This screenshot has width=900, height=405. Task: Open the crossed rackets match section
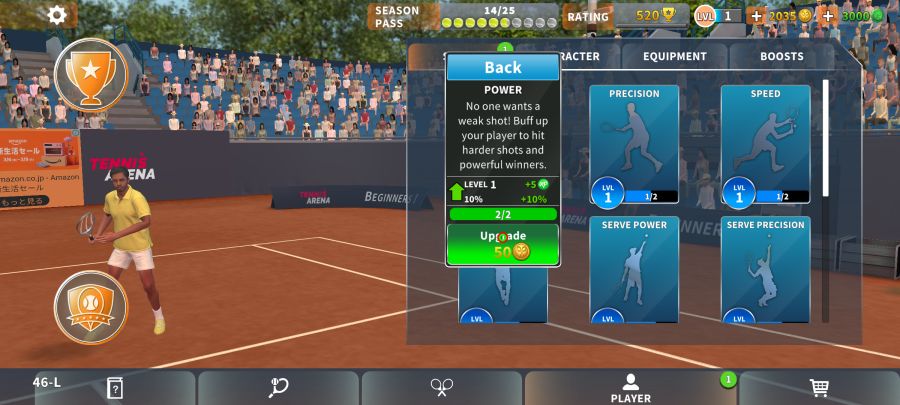coord(442,388)
